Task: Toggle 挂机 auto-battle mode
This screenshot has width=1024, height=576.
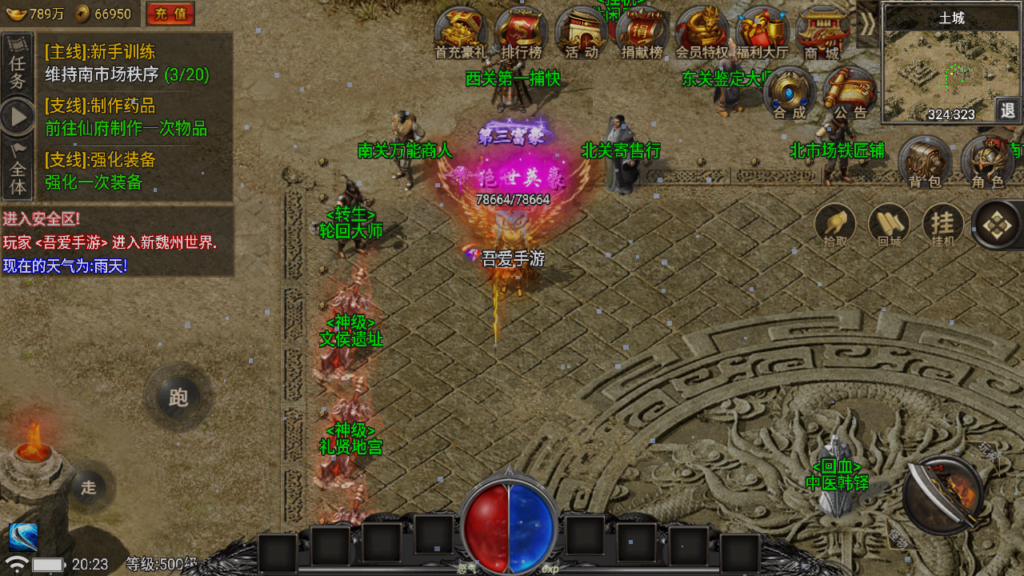Action: (942, 225)
